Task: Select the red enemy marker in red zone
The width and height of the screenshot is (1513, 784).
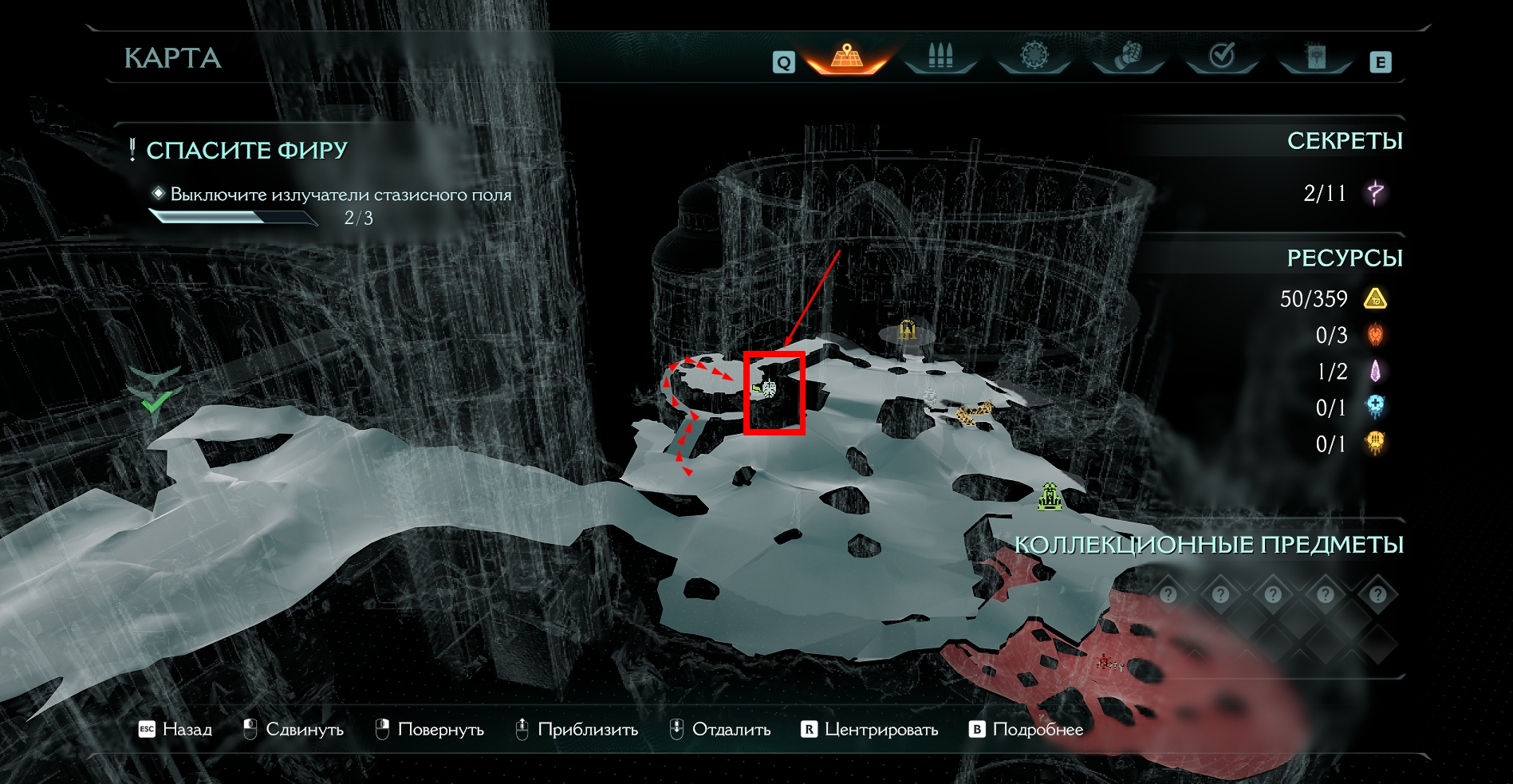Action: 1105,662
